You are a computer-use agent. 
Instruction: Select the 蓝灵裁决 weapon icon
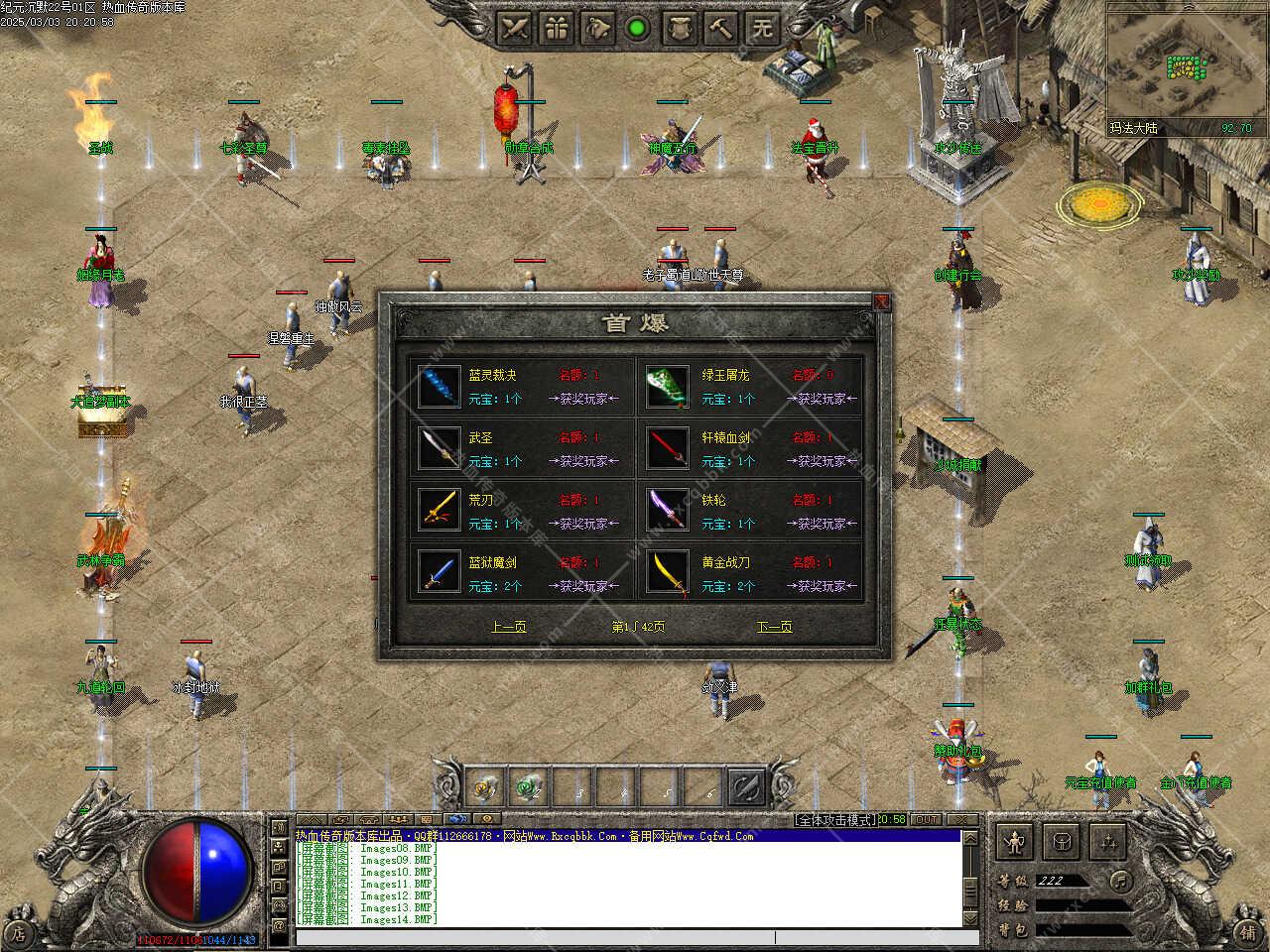tap(439, 387)
